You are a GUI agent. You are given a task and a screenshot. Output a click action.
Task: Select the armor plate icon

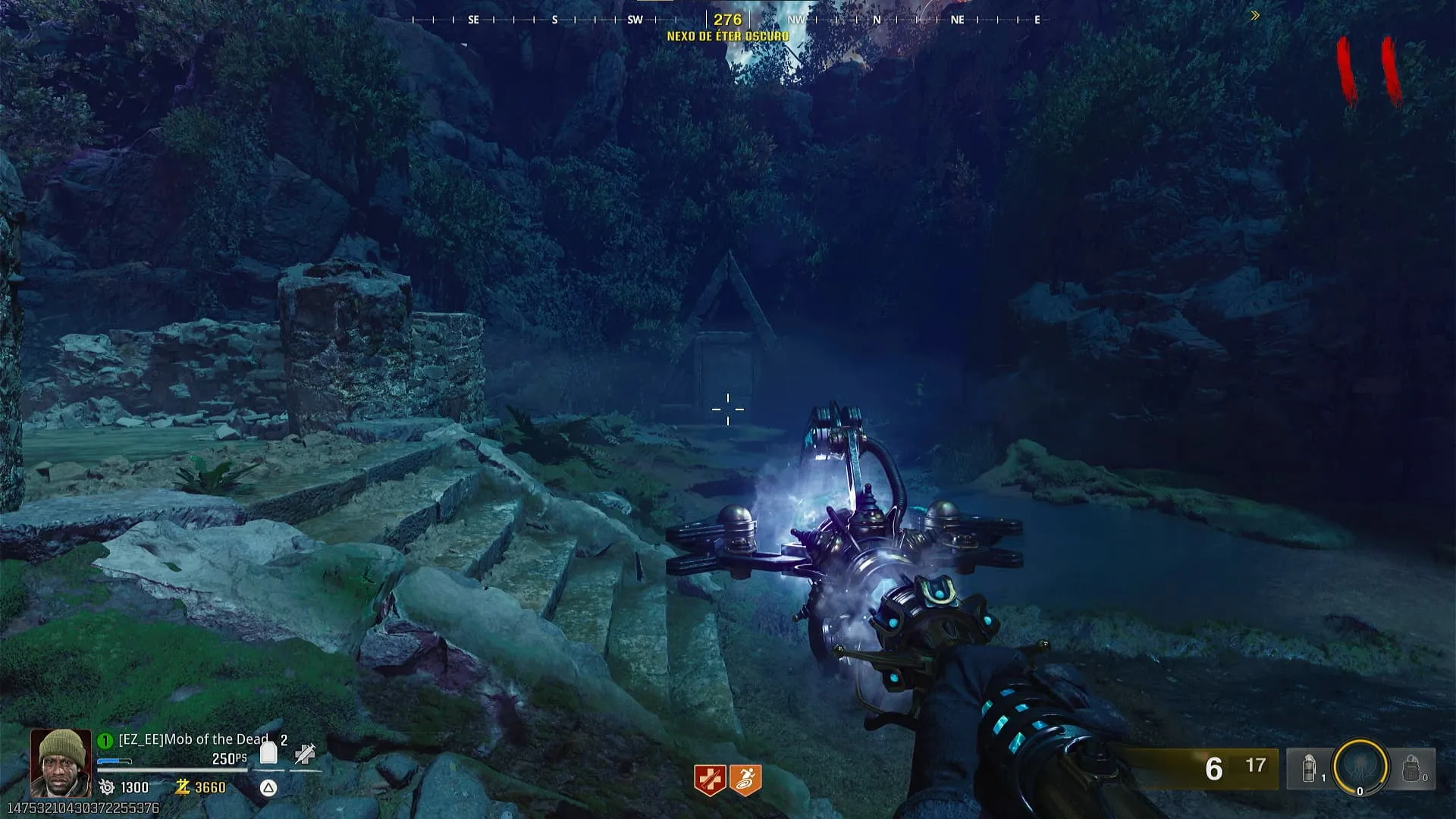pyautogui.click(x=268, y=754)
